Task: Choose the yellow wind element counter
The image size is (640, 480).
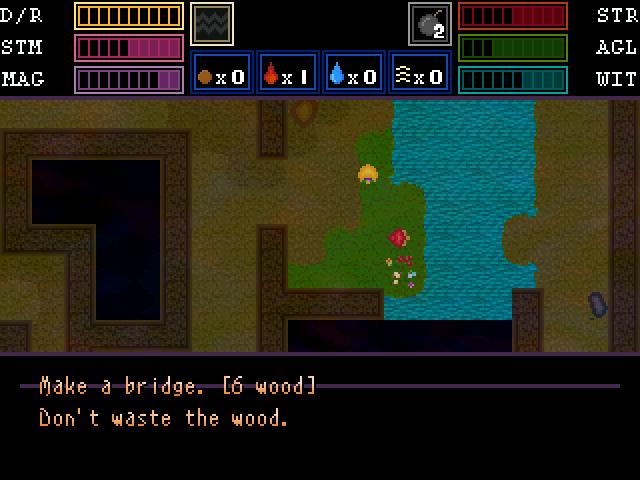Action: 420,74
